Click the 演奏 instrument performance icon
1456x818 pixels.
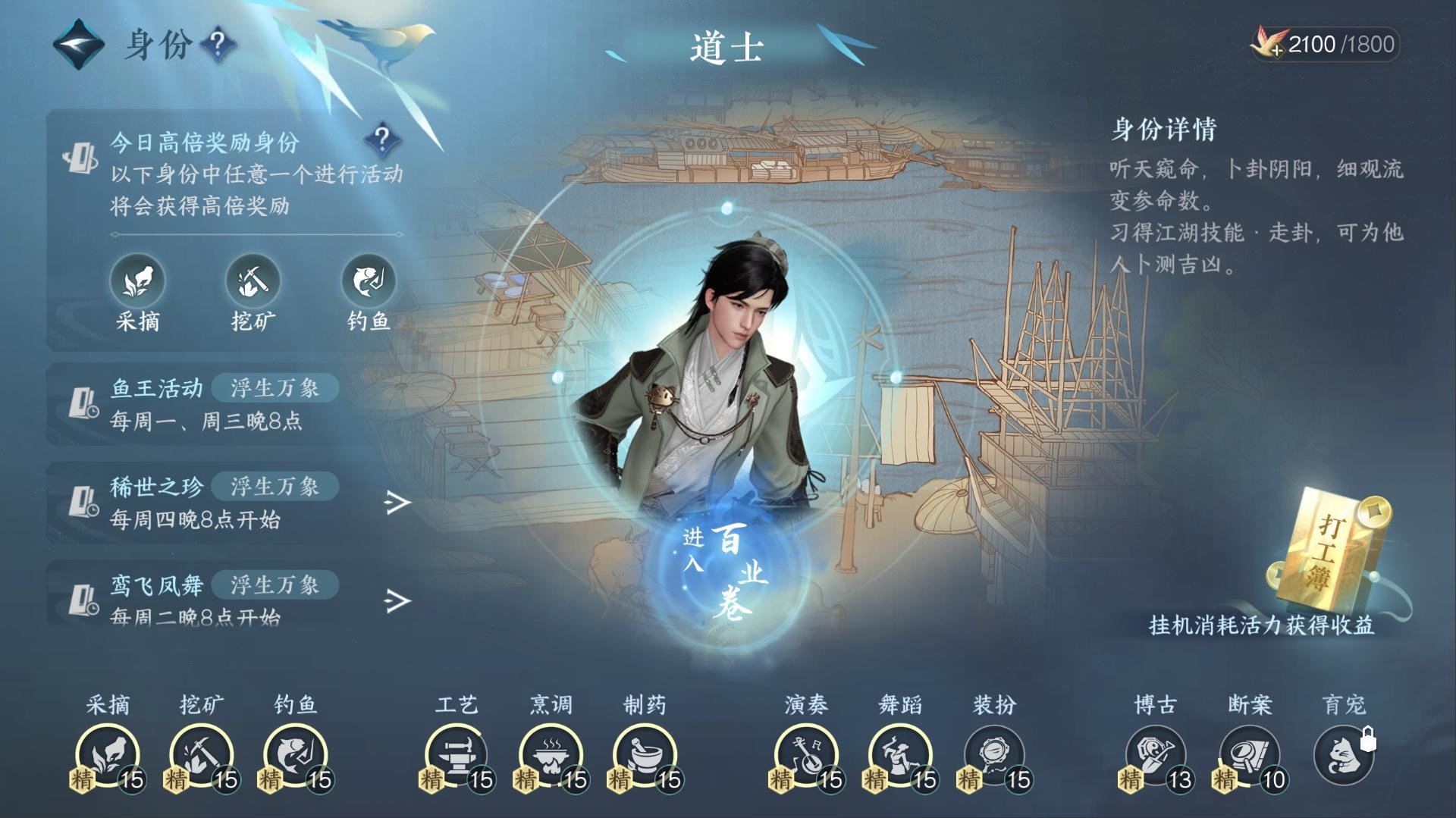point(805,754)
